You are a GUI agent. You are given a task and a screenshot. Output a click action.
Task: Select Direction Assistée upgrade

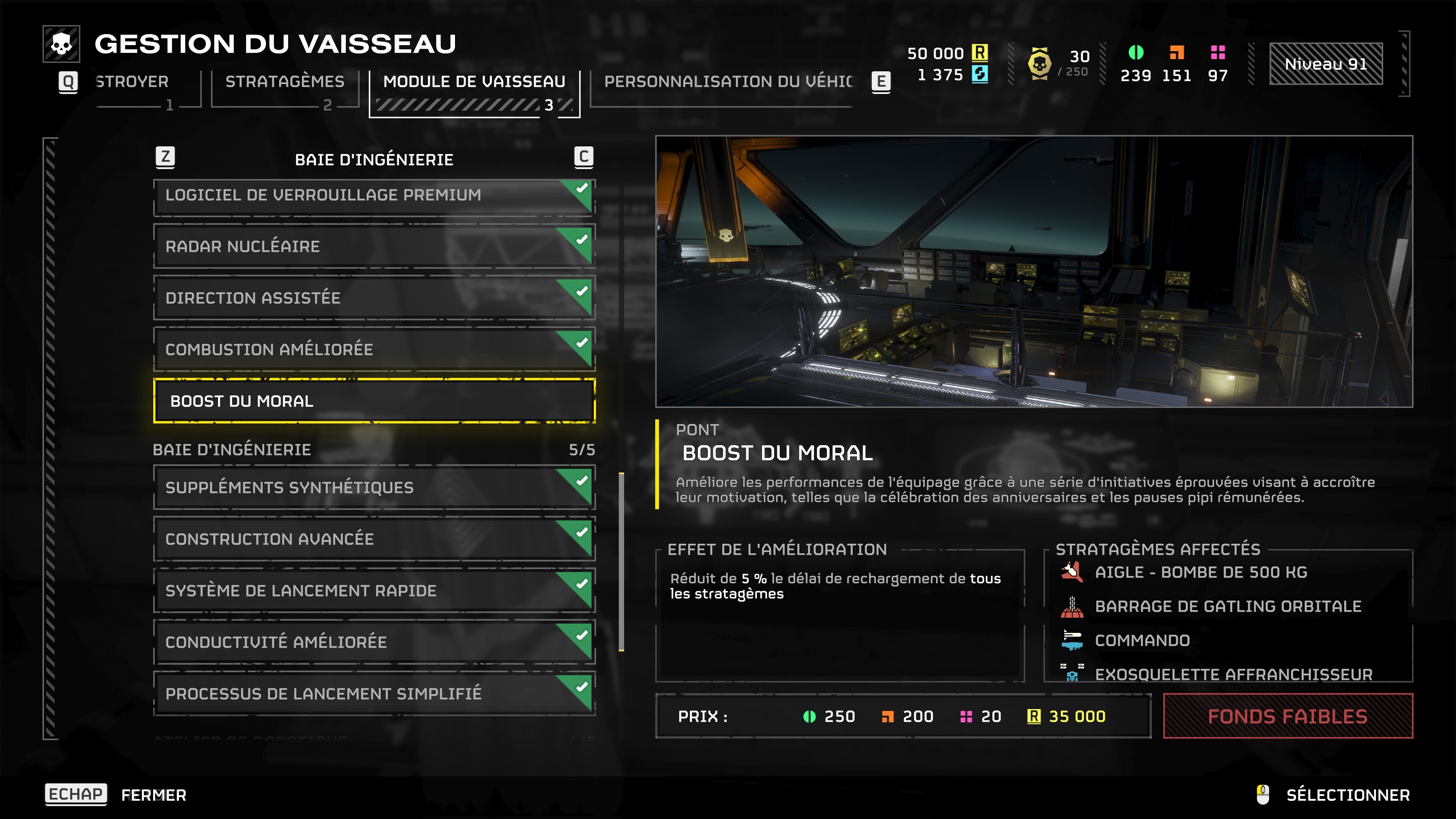coord(373,298)
